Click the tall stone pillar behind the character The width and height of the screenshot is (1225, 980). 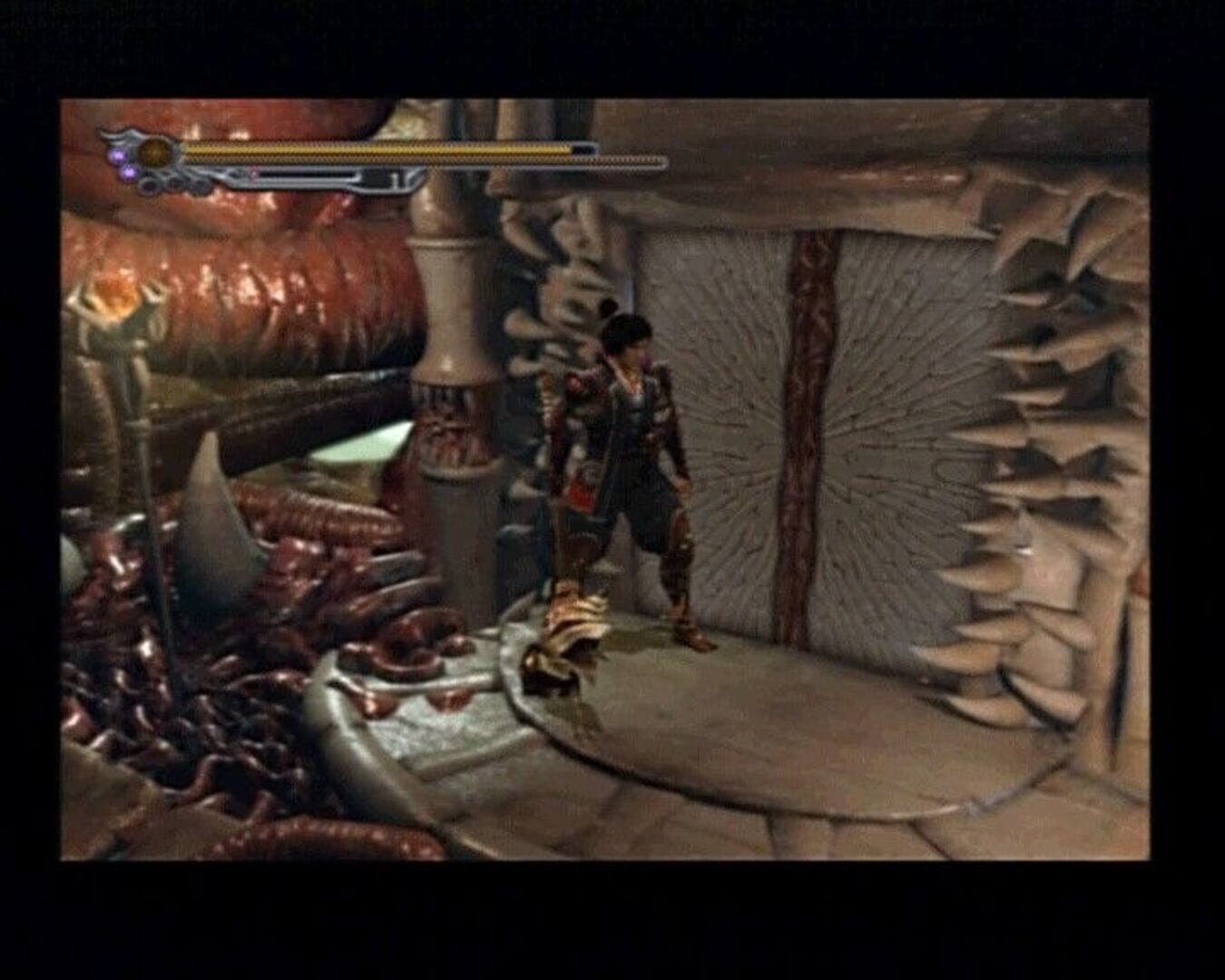454,363
